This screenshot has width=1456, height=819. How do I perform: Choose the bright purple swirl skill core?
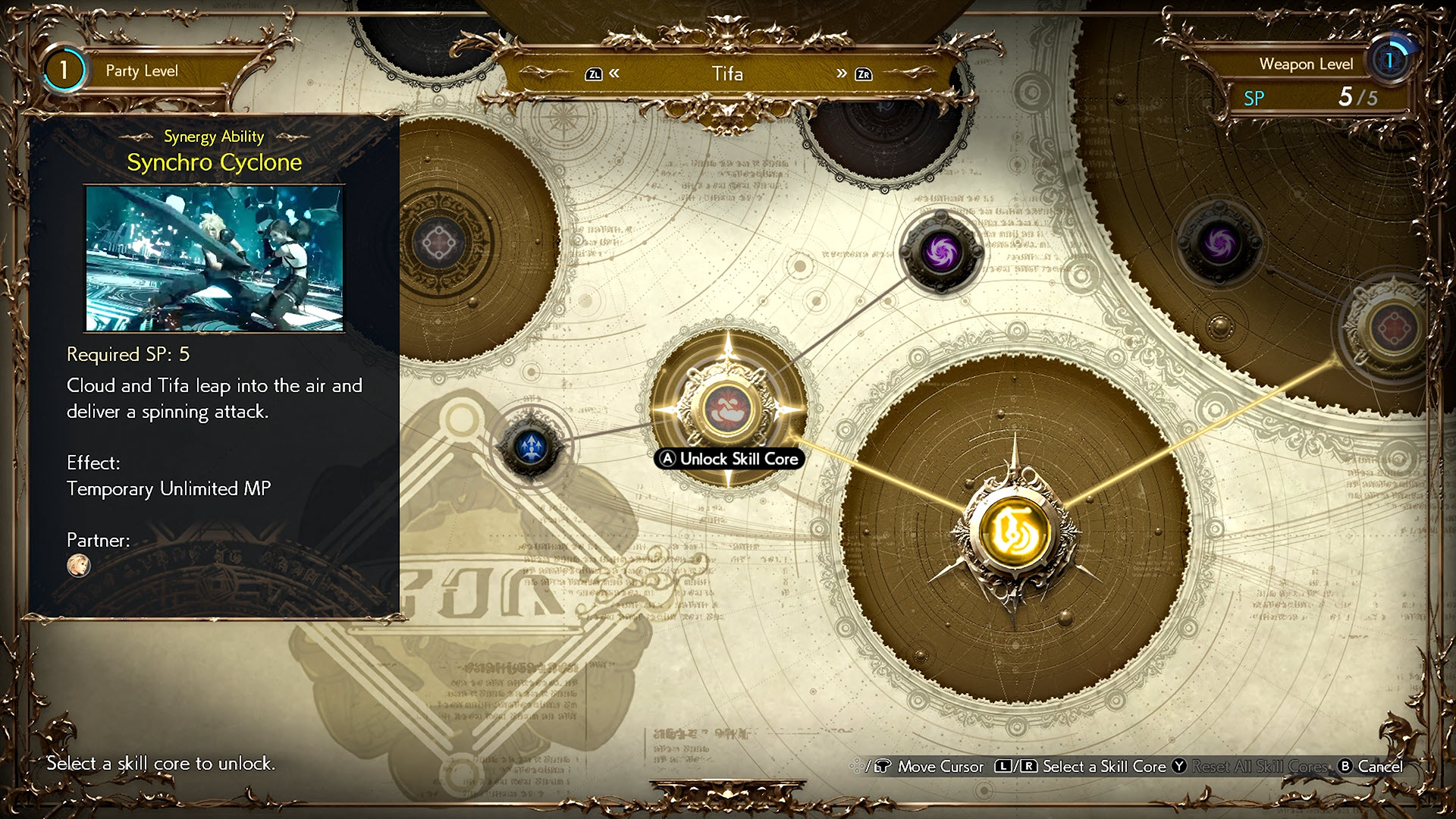(x=940, y=252)
